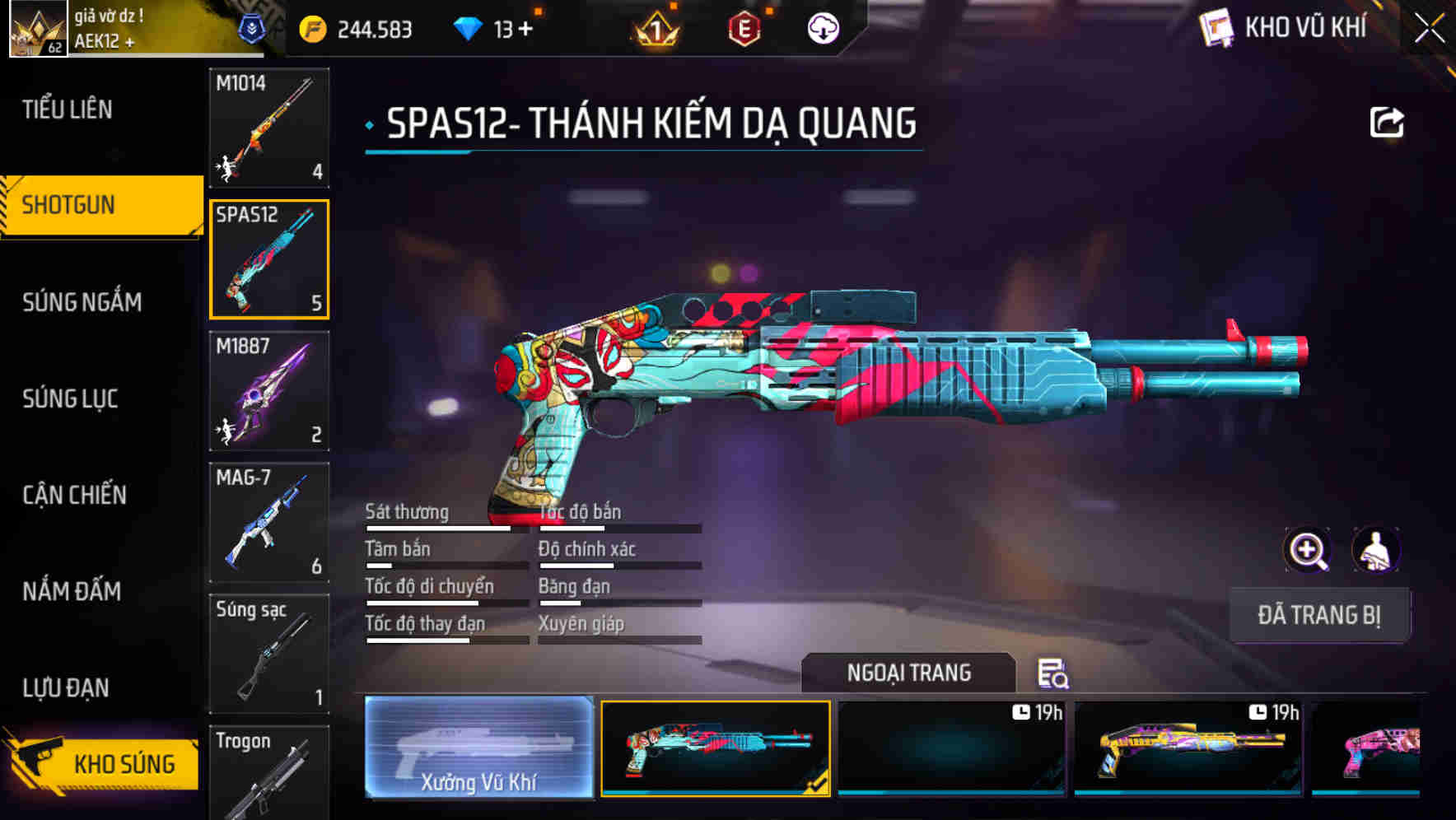Open the skin inspect icon next to NGOẠI TRANG
This screenshot has width=1456, height=820.
point(1054,675)
